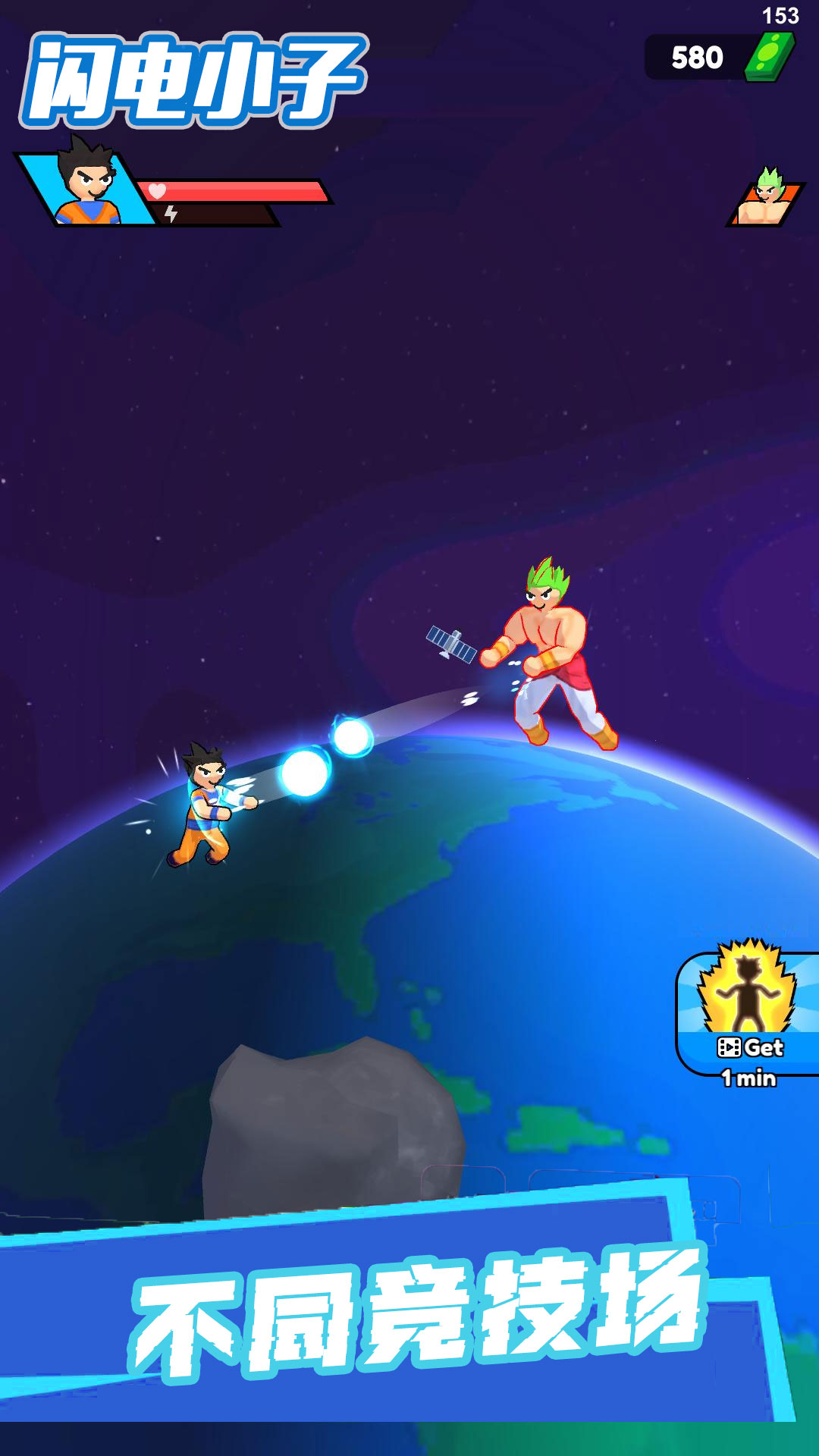Tap the green cash money counter
The height and width of the screenshot is (1456, 819).
click(719, 58)
